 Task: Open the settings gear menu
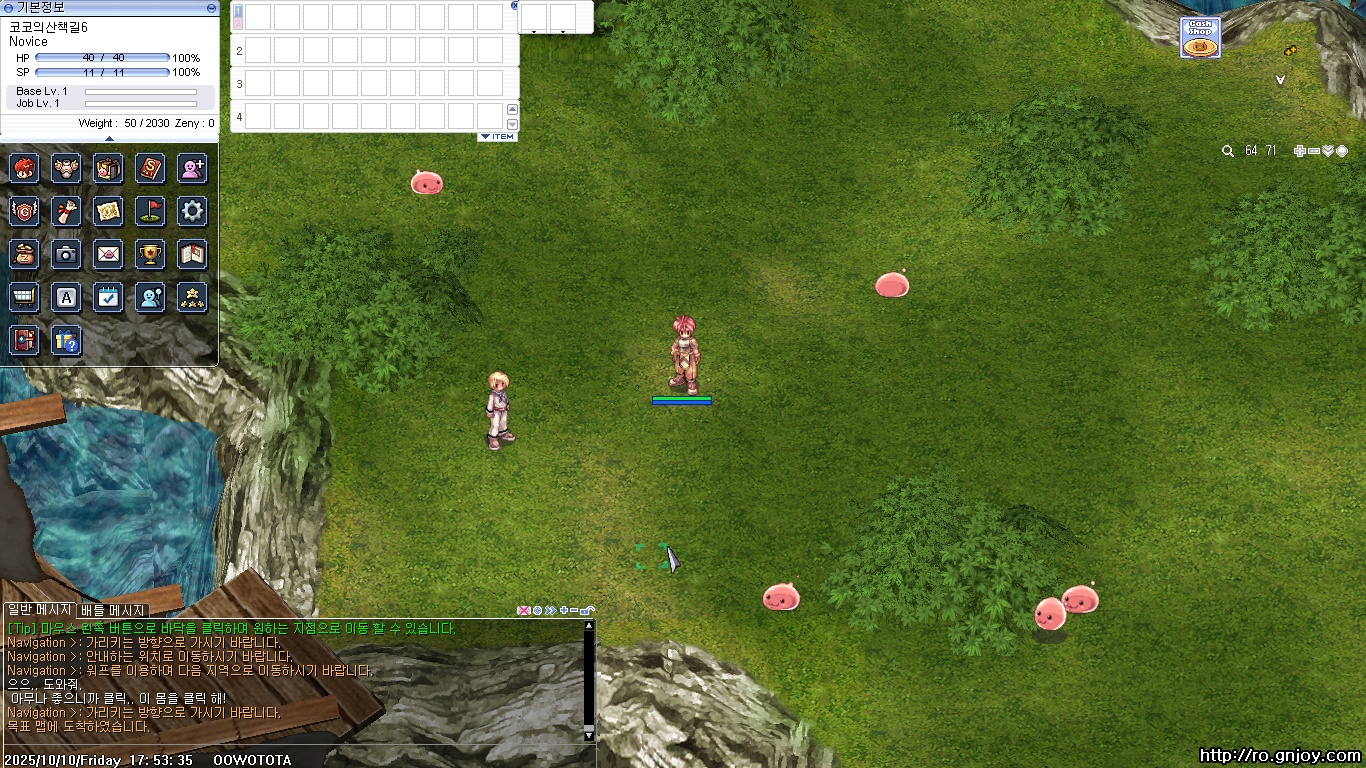192,211
